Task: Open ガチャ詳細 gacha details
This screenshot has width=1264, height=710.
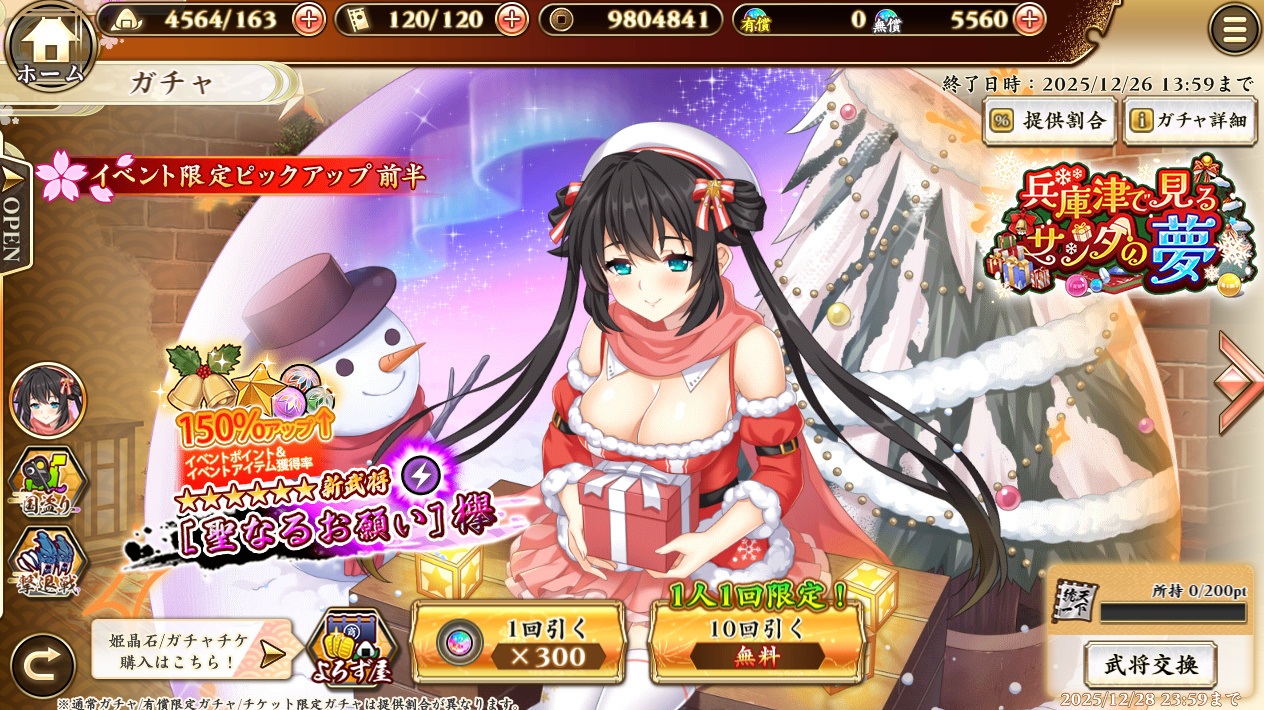Action: (x=1189, y=121)
